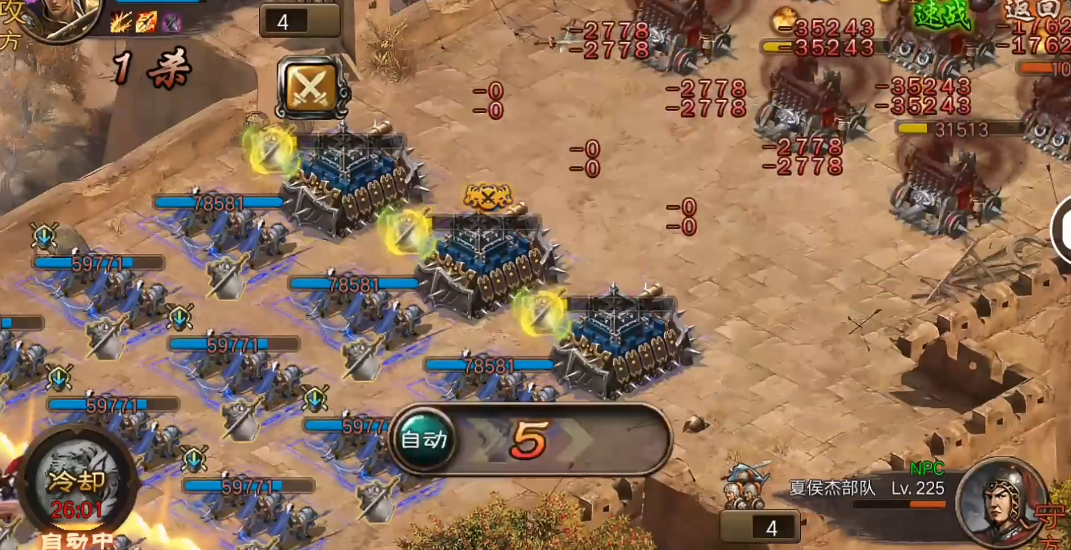
Task: Tap the purple skill icon
Action: click(x=171, y=21)
